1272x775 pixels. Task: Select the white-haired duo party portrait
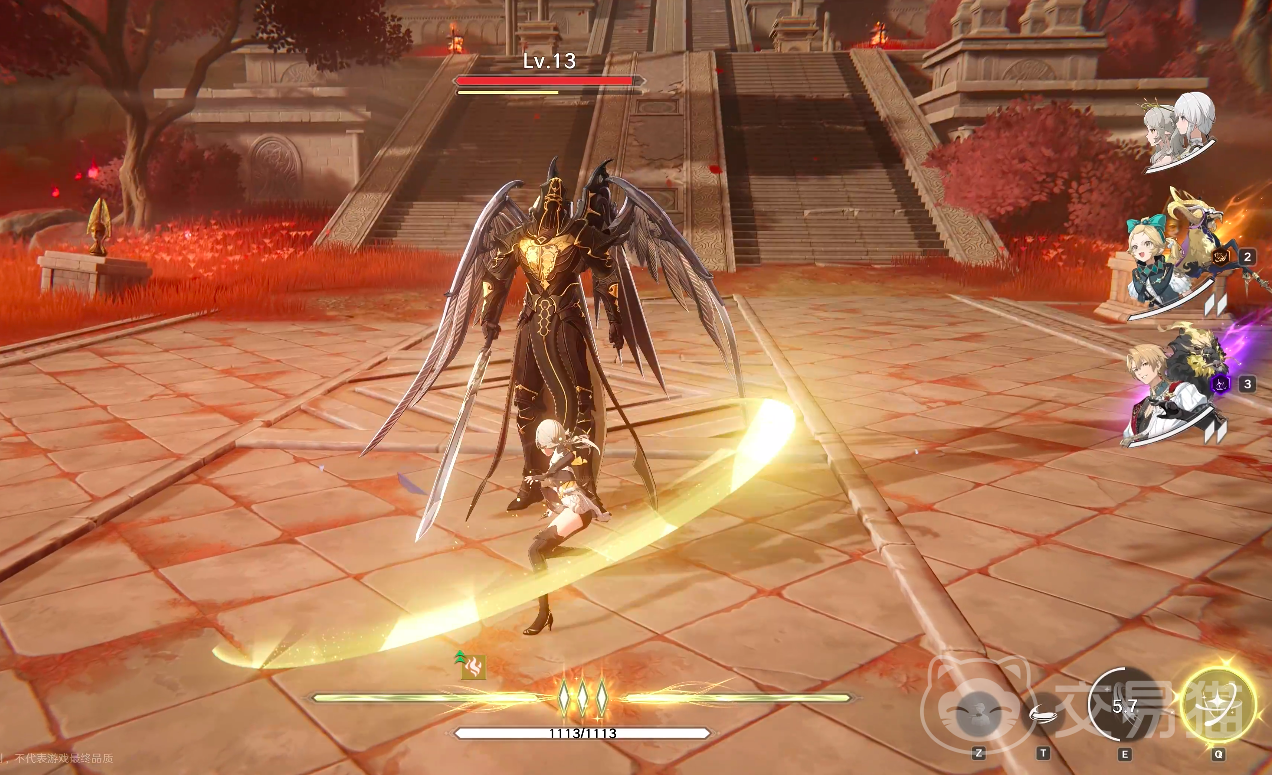pyautogui.click(x=1179, y=130)
